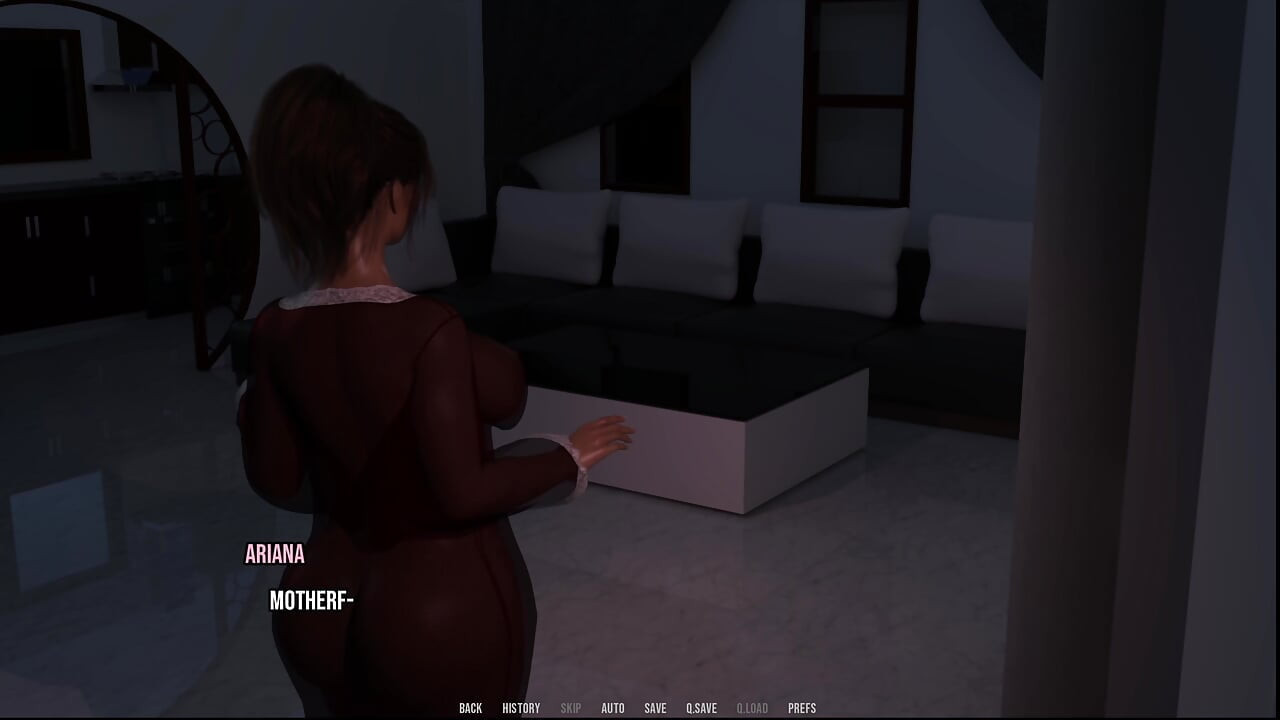Toggle Auto-forward with AUTO
This screenshot has height=720, width=1280.
612,707
